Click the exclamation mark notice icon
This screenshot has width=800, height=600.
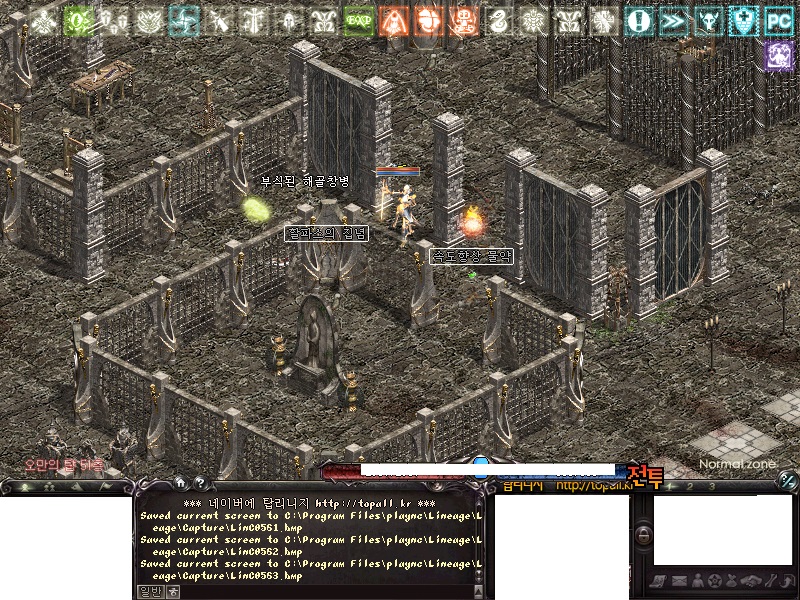[x=641, y=20]
